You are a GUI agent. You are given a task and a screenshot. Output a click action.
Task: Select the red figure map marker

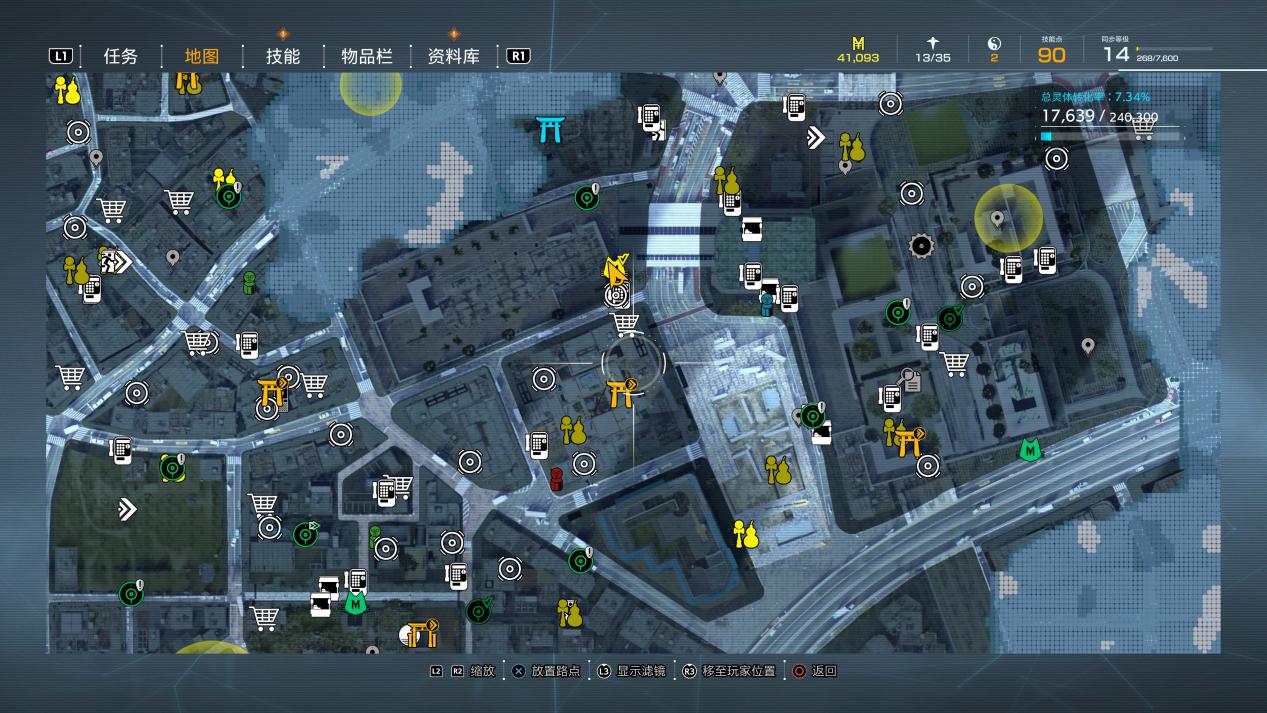click(x=557, y=480)
